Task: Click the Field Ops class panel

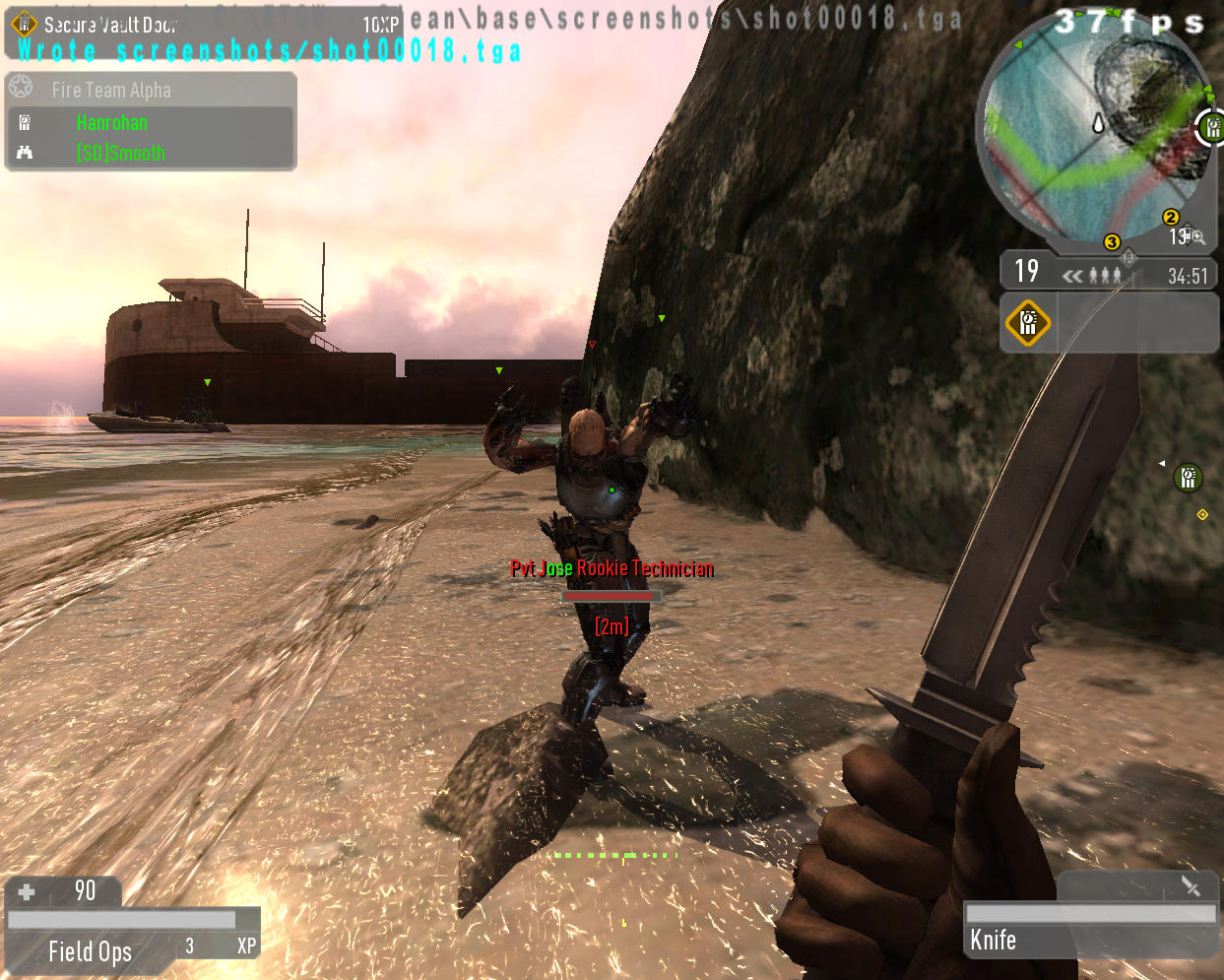Action: (x=91, y=950)
